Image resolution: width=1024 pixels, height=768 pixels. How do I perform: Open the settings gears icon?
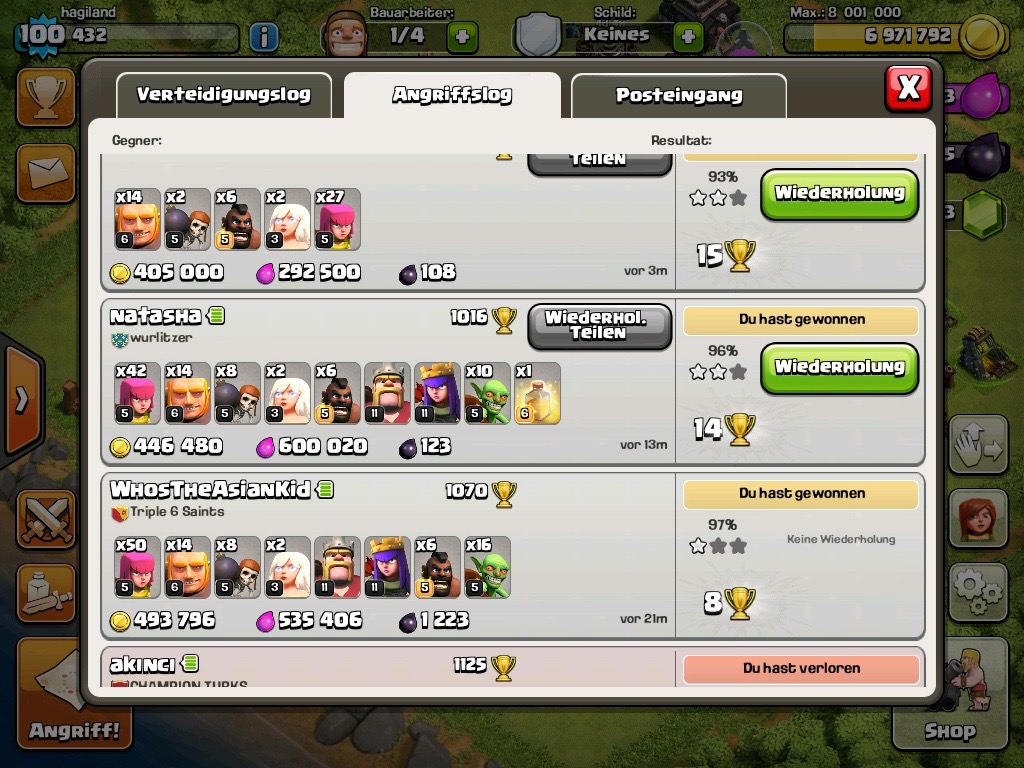[977, 592]
